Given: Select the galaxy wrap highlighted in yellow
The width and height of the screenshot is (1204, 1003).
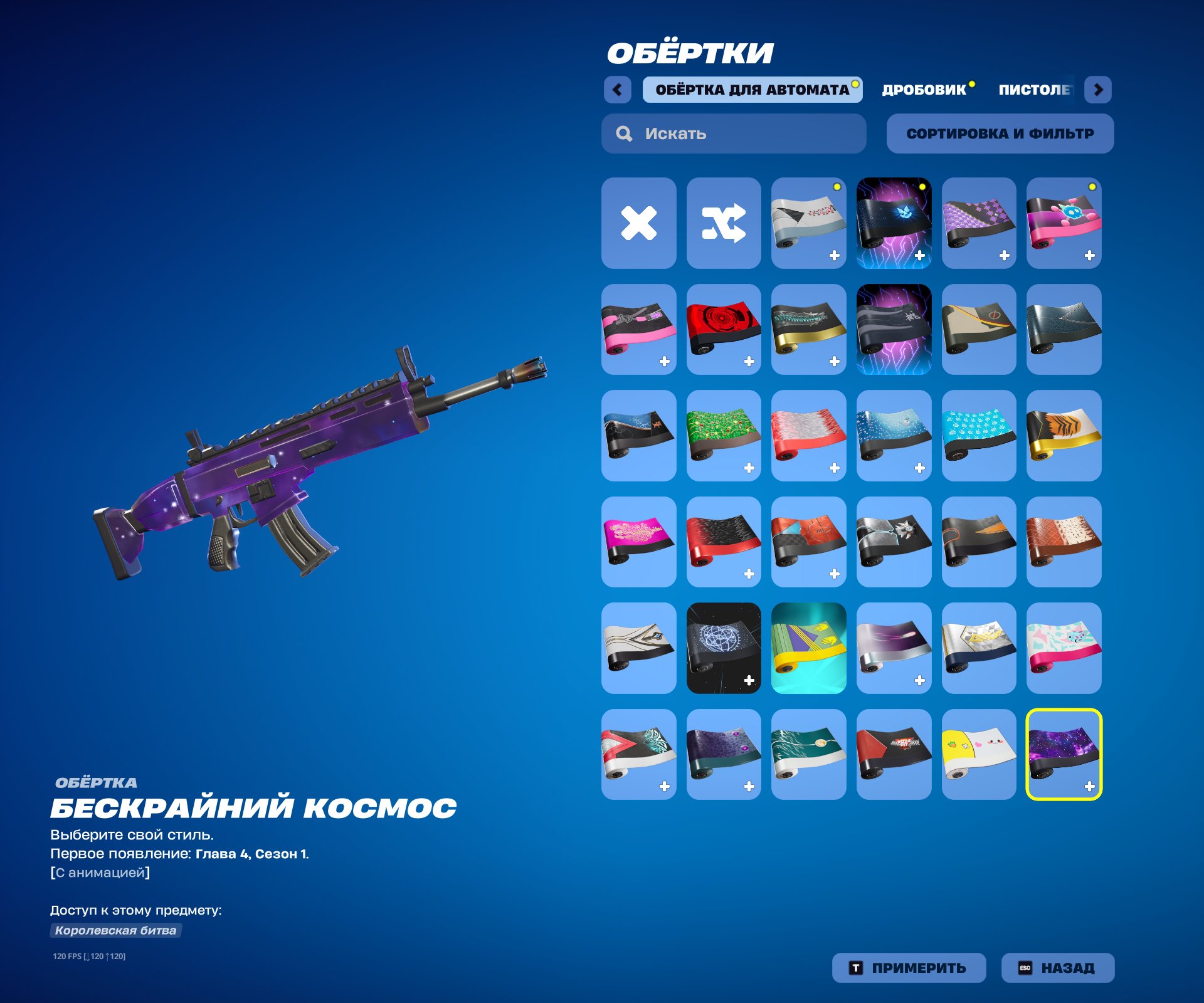Looking at the screenshot, I should pos(1064,752).
